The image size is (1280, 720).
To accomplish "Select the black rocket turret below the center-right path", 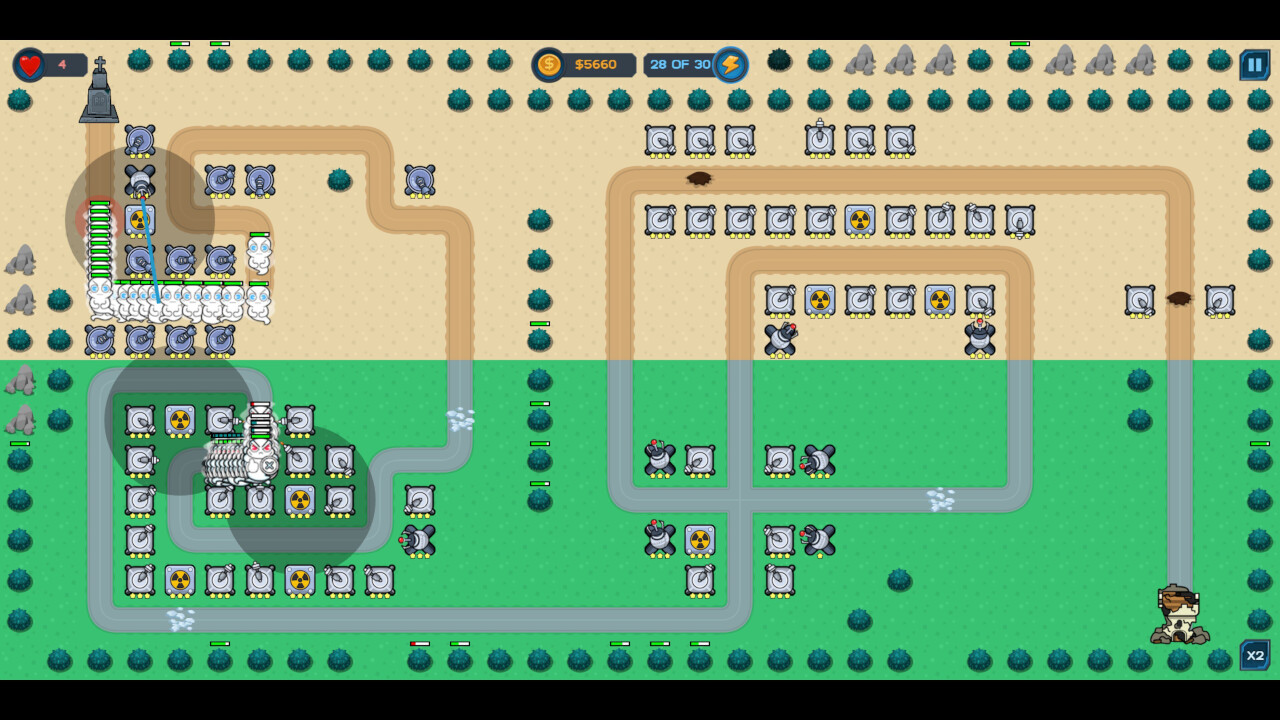I will (818, 540).
